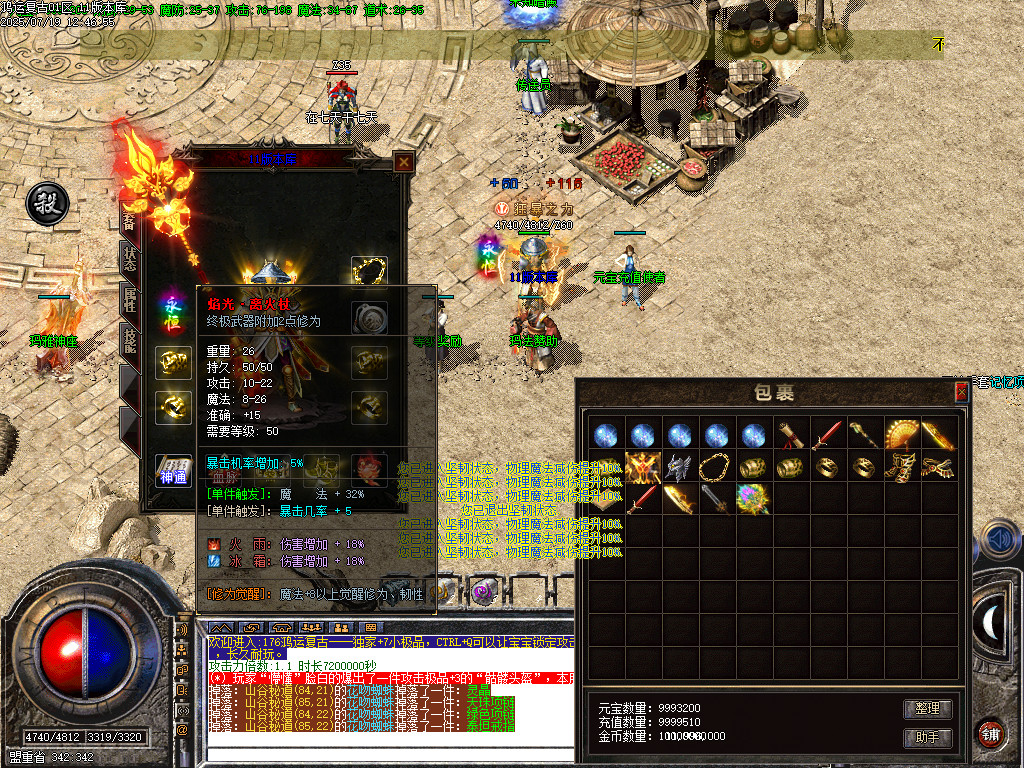Open the red 铺 shop button
This screenshot has height=768, width=1024.
point(992,733)
